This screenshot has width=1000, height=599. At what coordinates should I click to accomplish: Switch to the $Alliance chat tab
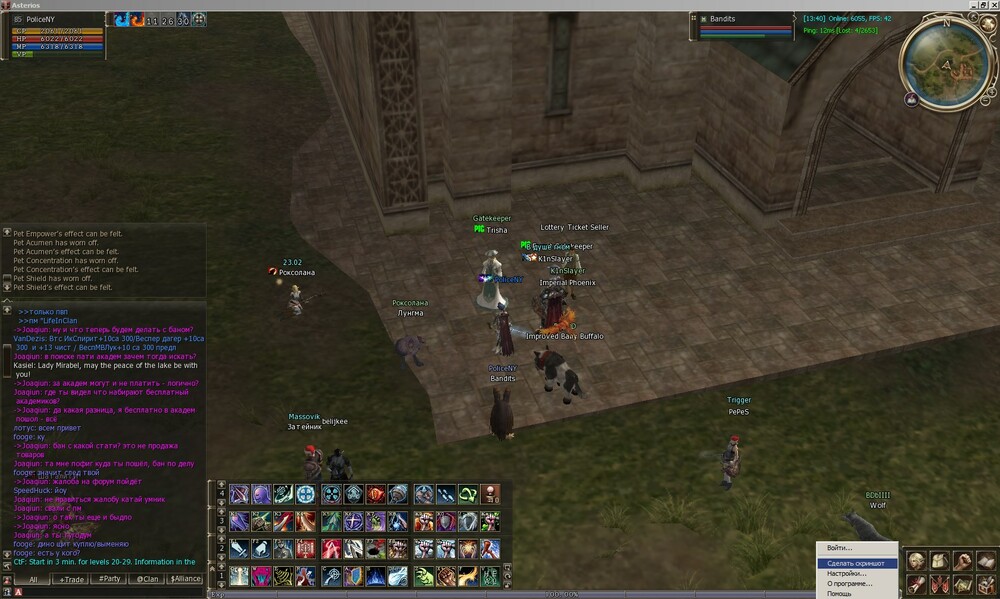pyautogui.click(x=186, y=579)
